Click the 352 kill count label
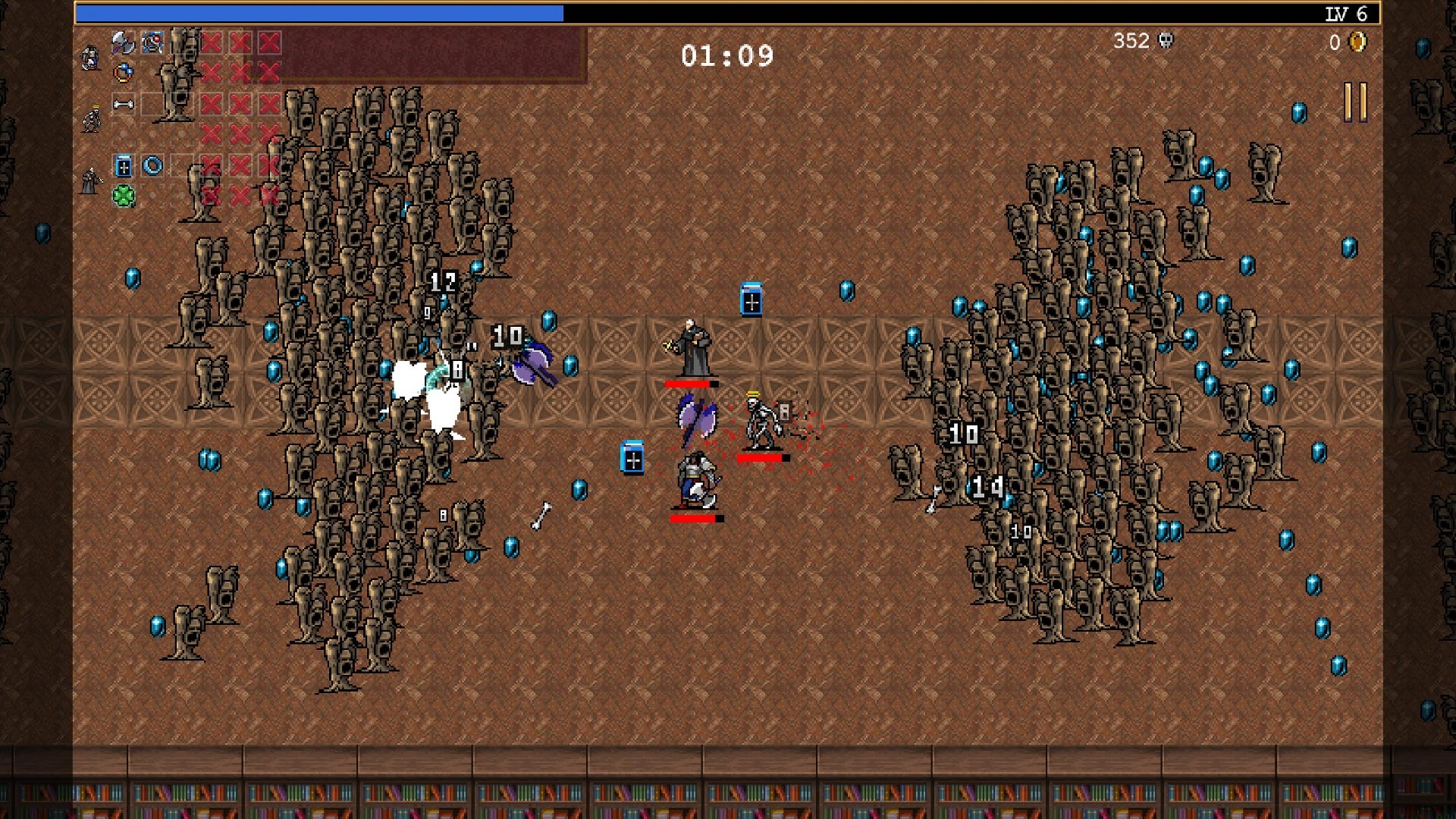 tap(1130, 42)
